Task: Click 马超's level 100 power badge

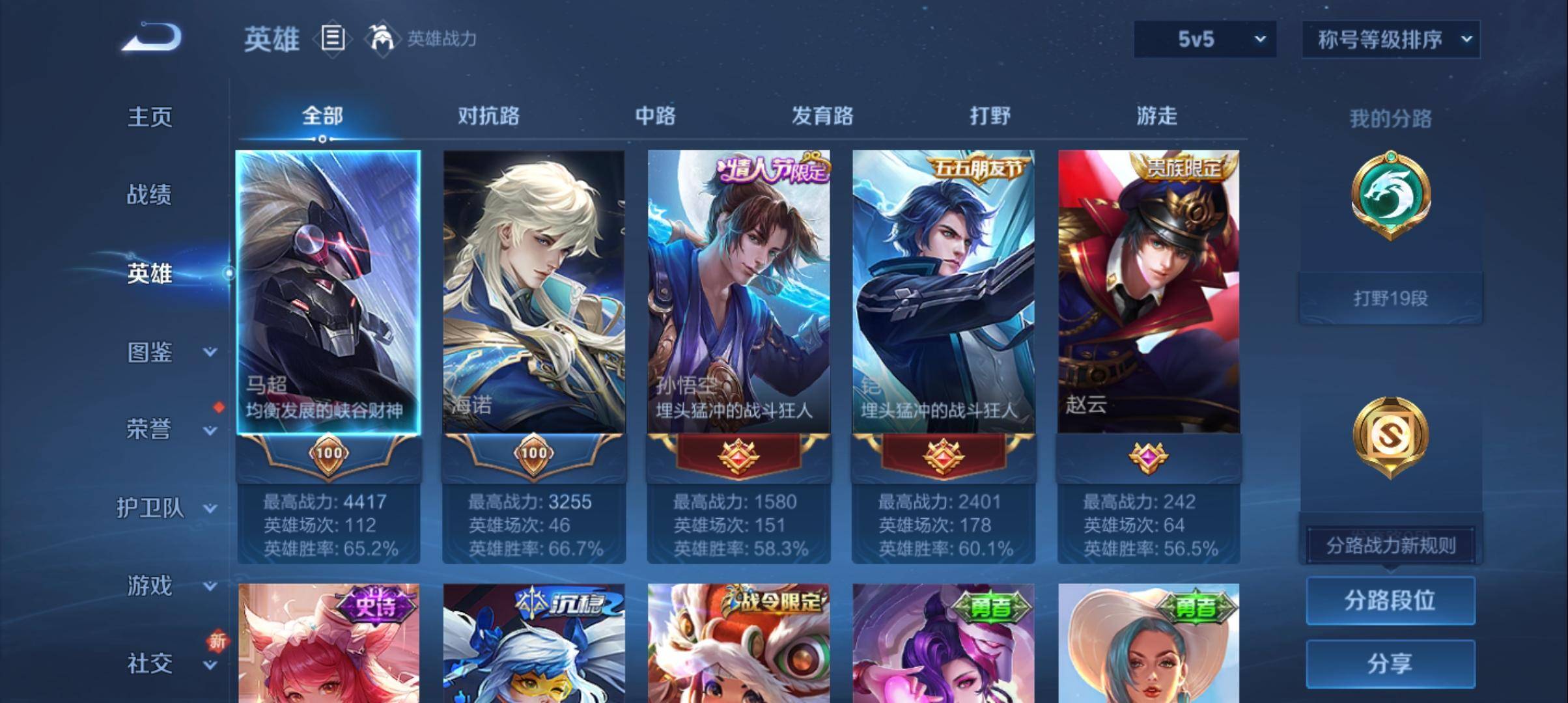Action: [331, 456]
